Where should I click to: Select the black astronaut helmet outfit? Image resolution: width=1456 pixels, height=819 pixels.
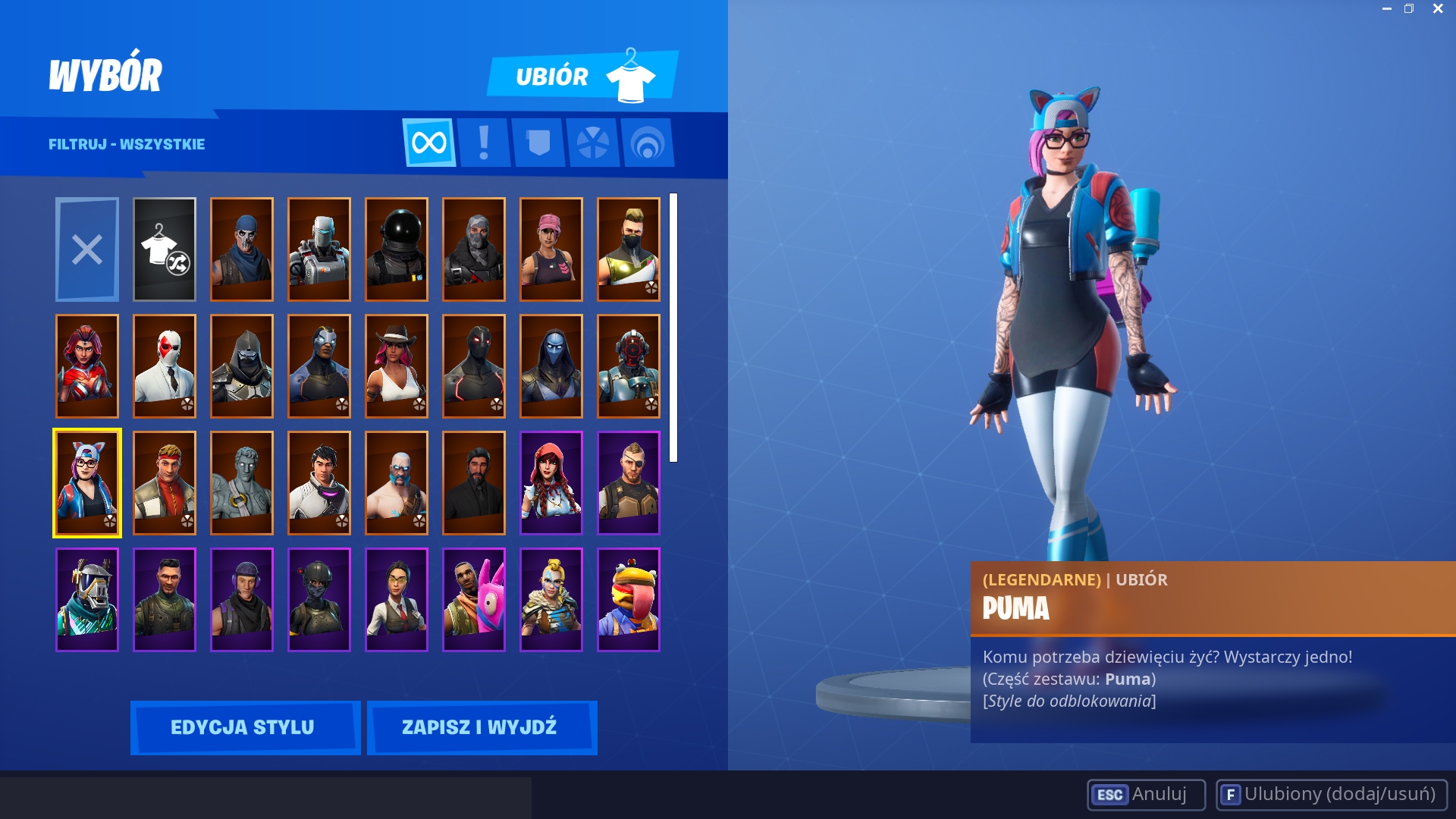396,249
